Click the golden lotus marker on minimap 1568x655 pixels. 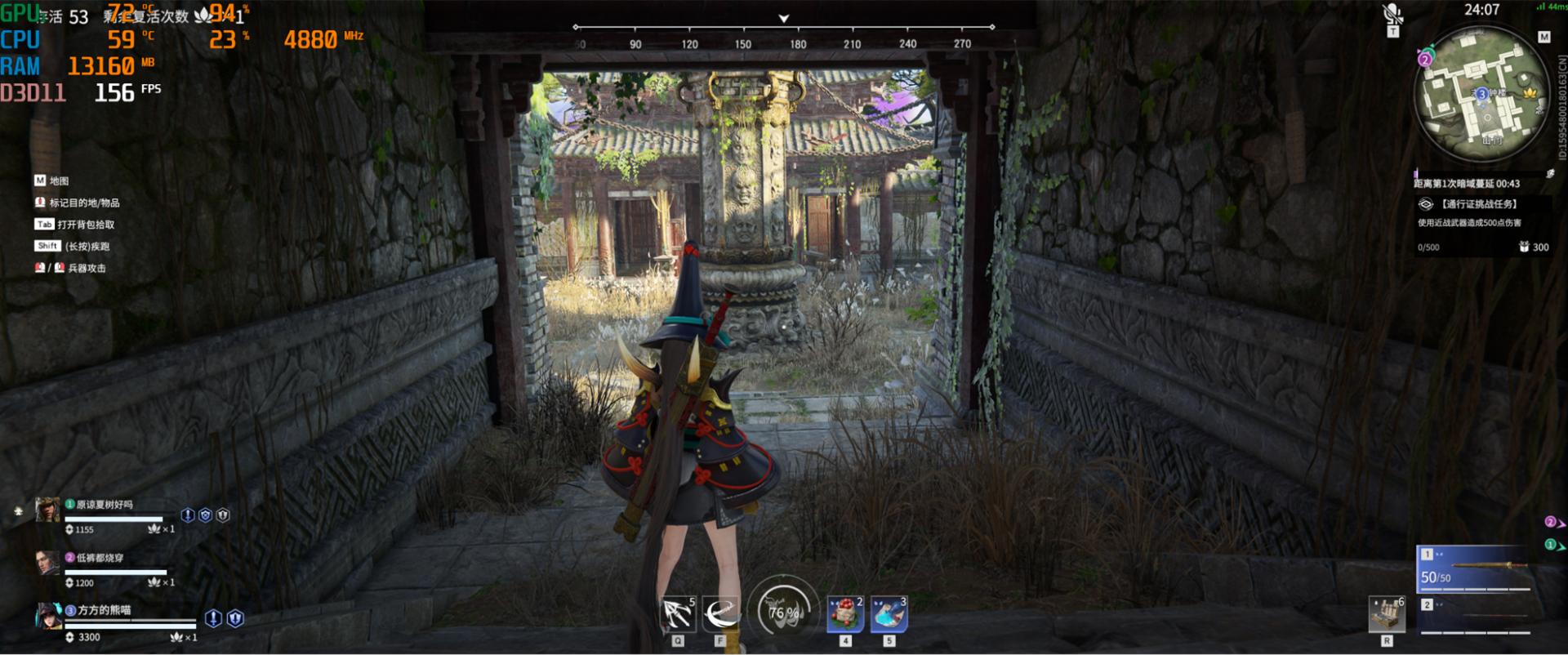point(1530,92)
